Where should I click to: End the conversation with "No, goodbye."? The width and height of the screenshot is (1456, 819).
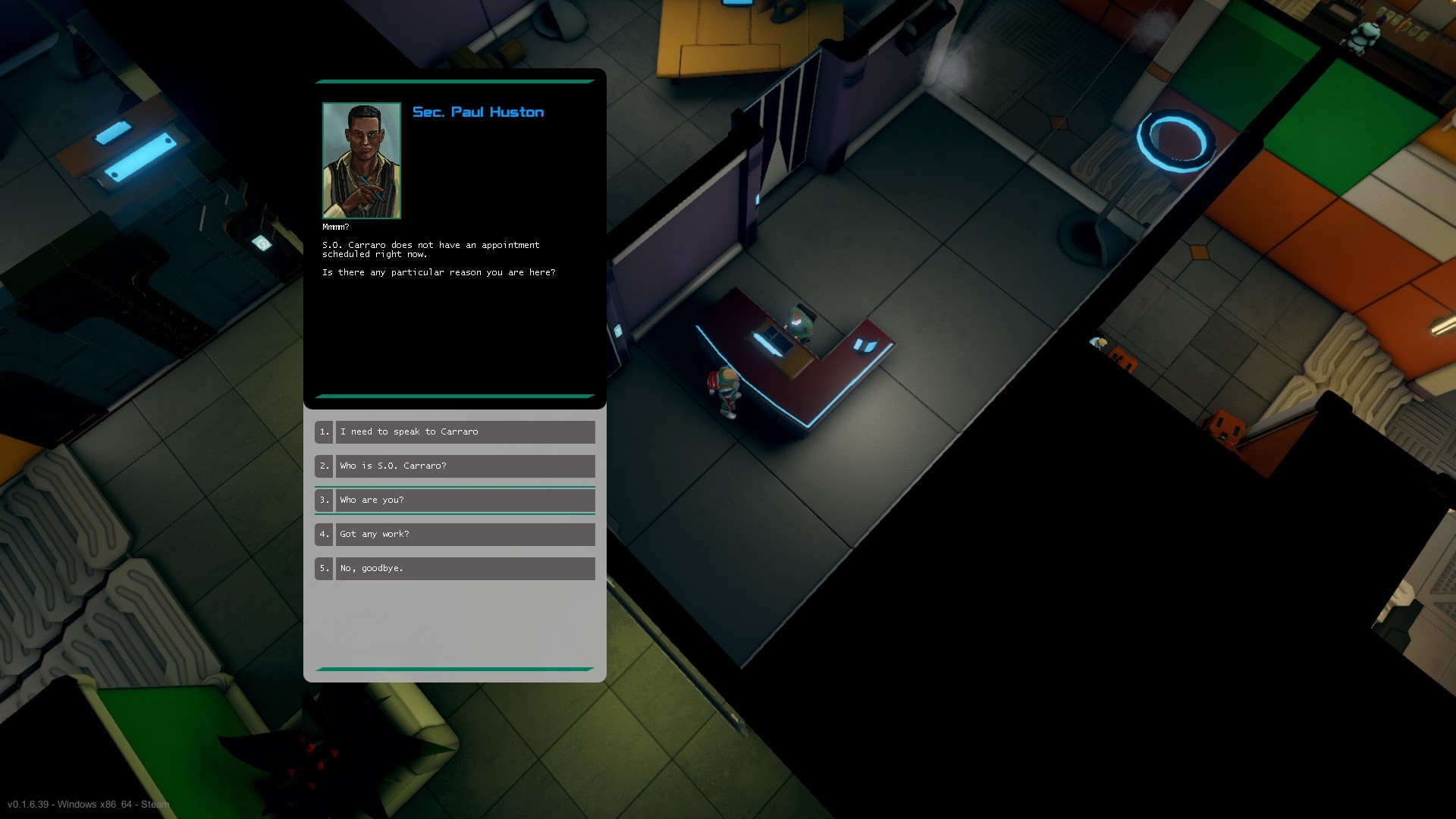tap(465, 568)
